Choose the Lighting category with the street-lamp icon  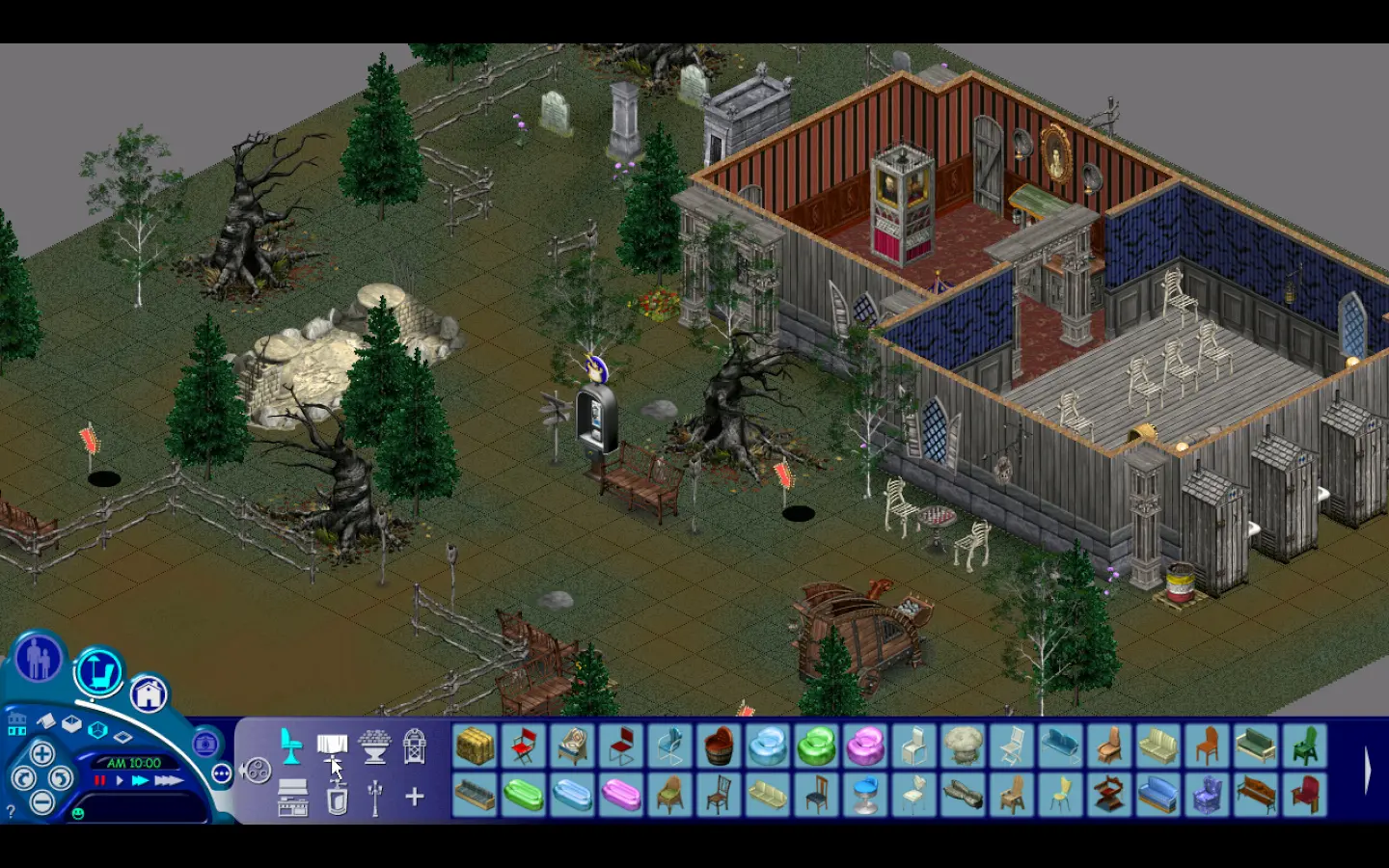[x=375, y=798]
